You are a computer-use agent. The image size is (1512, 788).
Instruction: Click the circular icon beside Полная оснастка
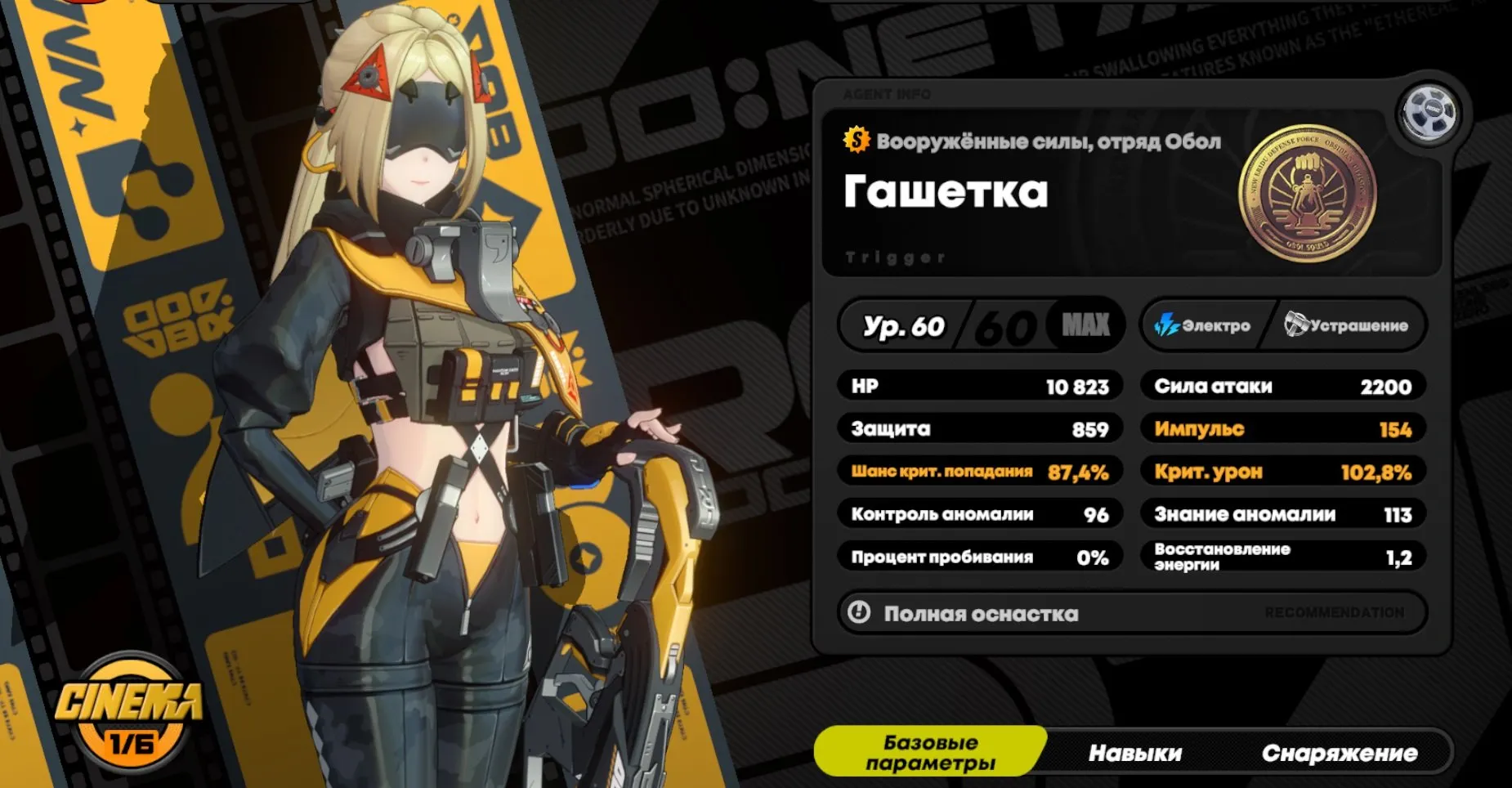point(859,613)
